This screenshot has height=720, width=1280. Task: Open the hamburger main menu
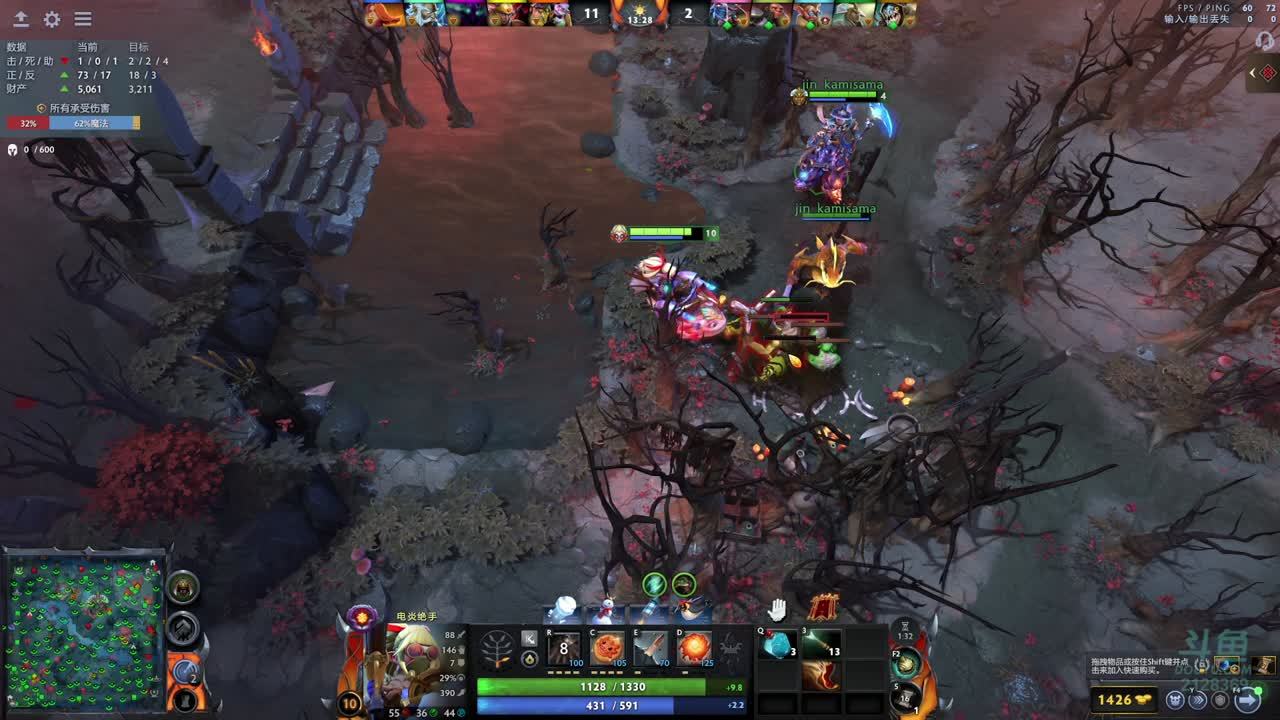pos(83,19)
